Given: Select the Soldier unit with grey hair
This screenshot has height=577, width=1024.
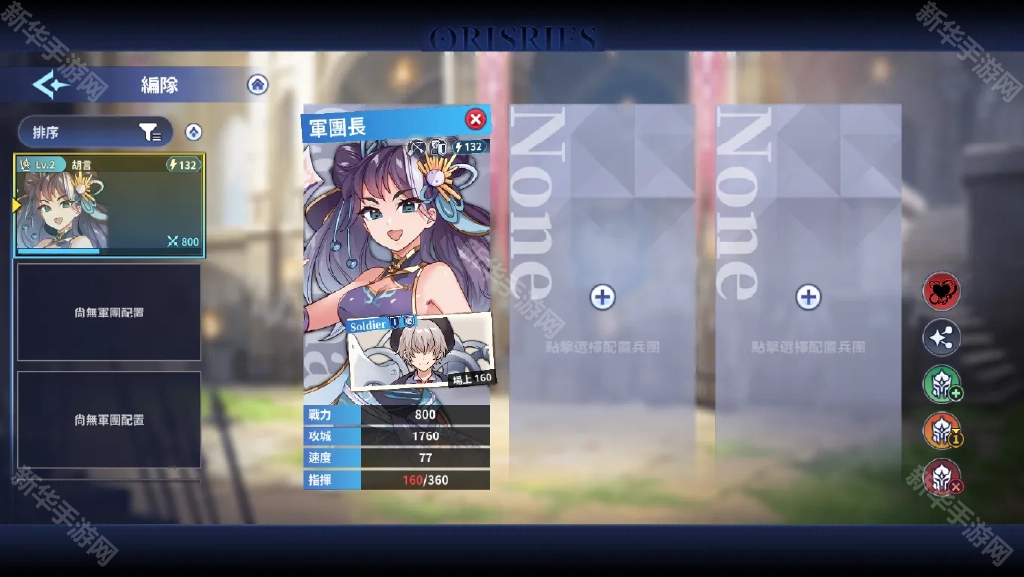Looking at the screenshot, I should [x=420, y=352].
